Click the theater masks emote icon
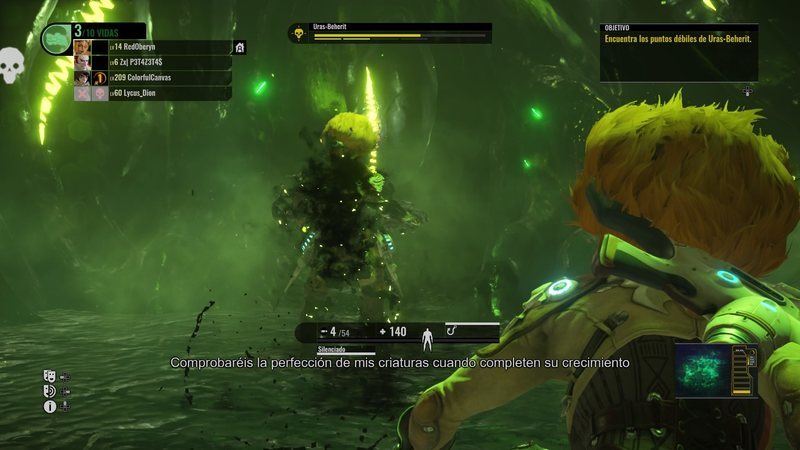 [x=49, y=376]
